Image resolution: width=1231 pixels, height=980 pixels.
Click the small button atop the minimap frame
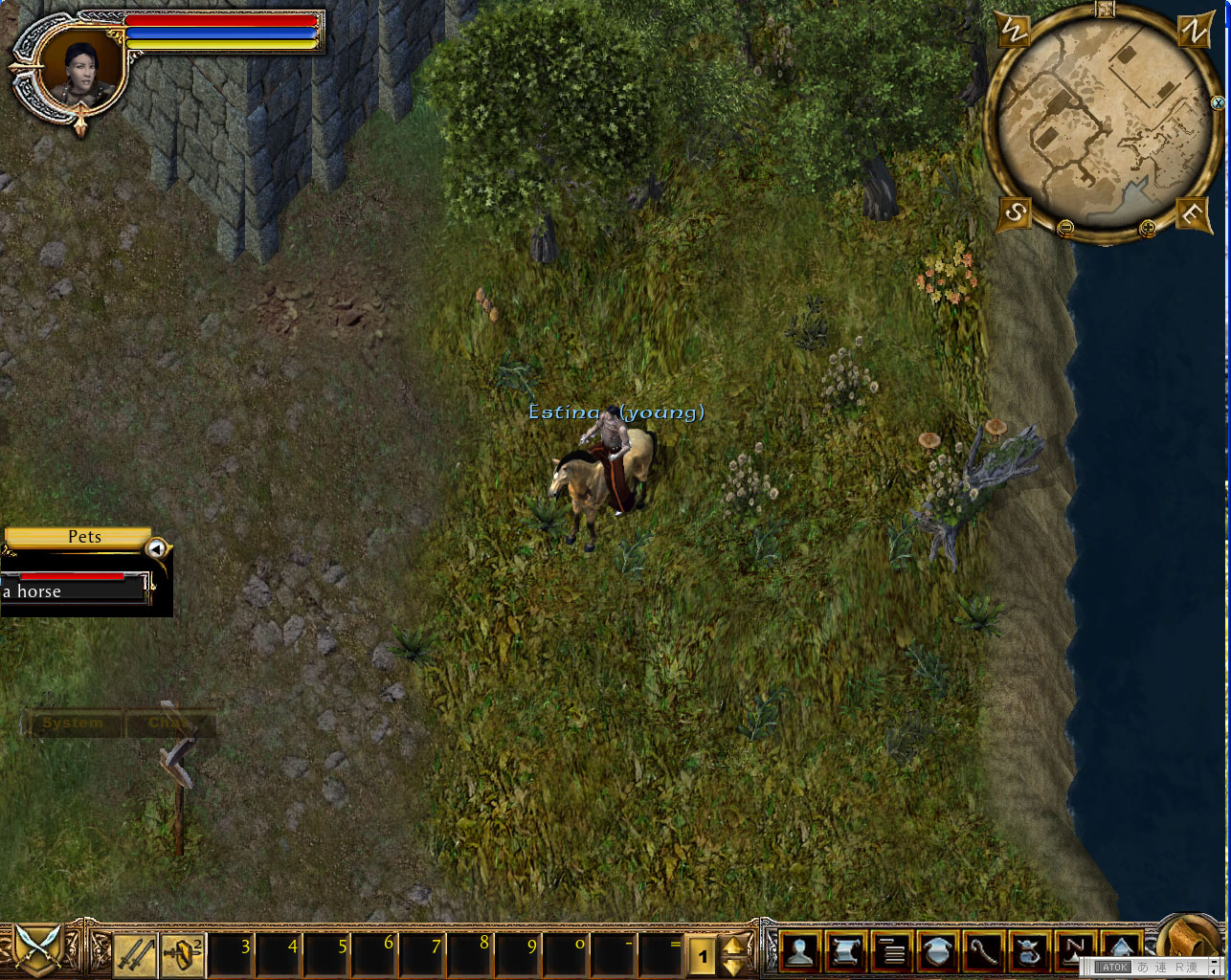(x=1106, y=10)
